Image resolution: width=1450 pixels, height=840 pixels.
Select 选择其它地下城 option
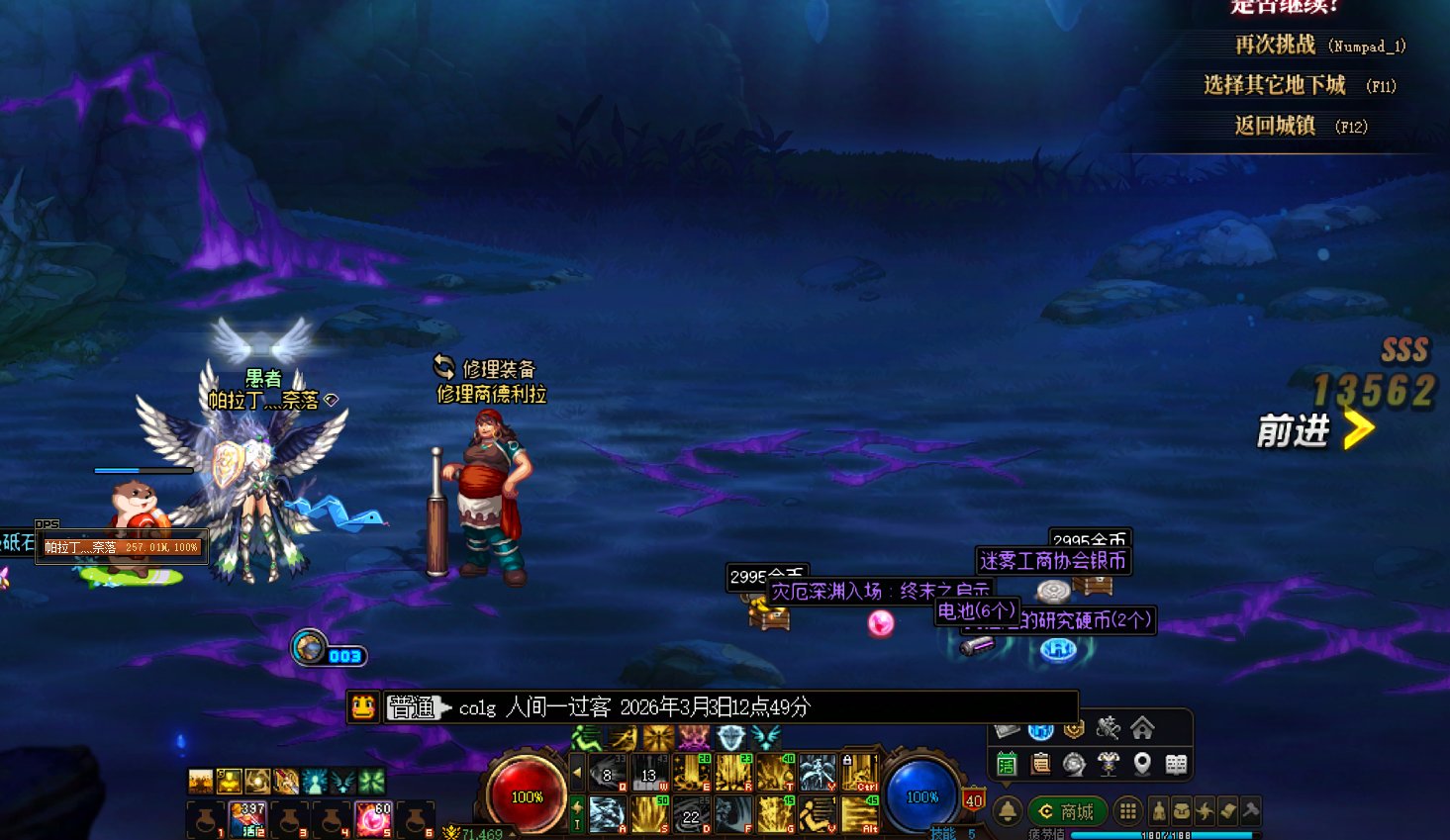point(1275,86)
